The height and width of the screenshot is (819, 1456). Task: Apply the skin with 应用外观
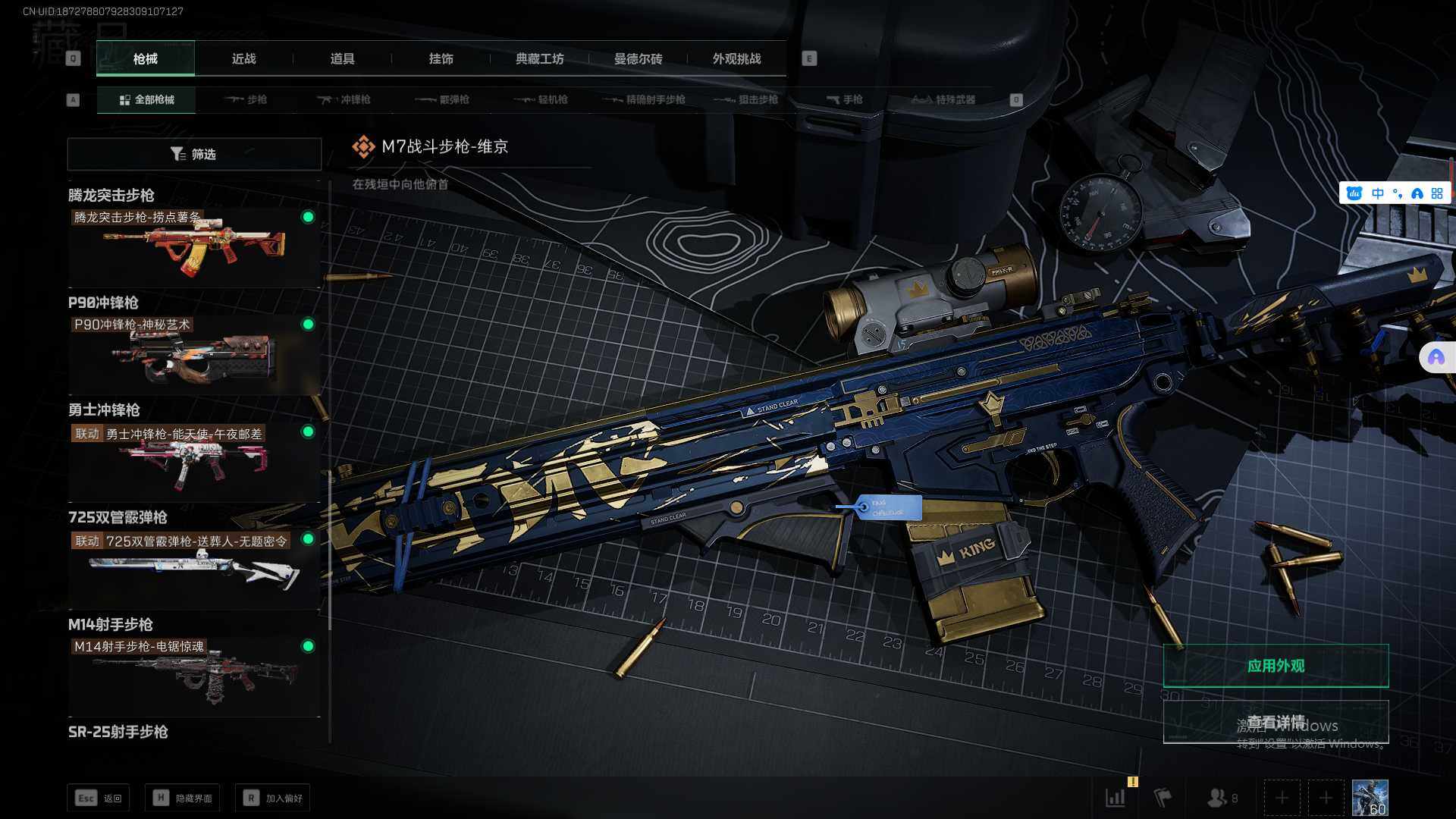click(1276, 666)
